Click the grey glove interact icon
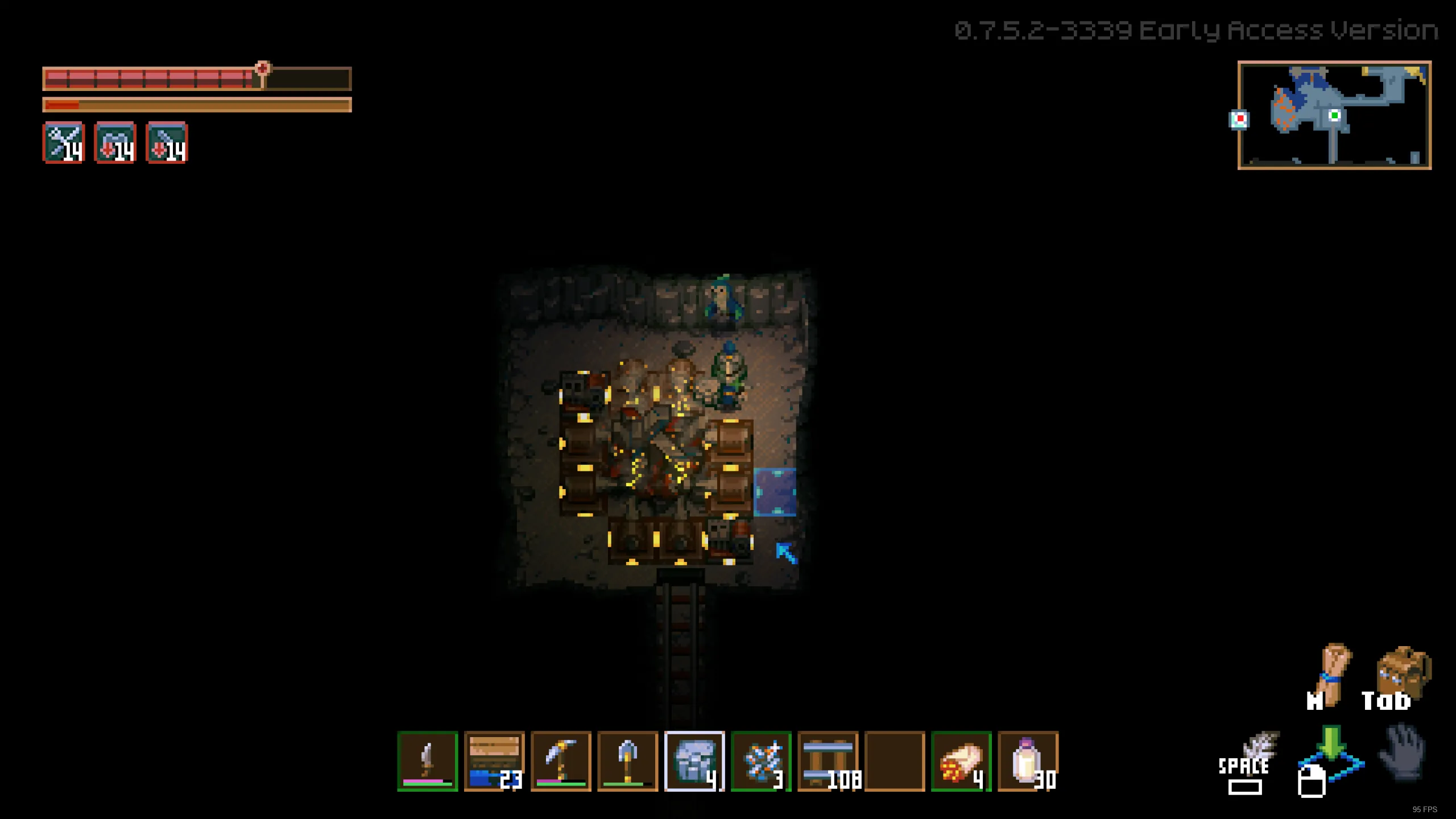Screen dimensions: 1456x819 pos(1403,752)
